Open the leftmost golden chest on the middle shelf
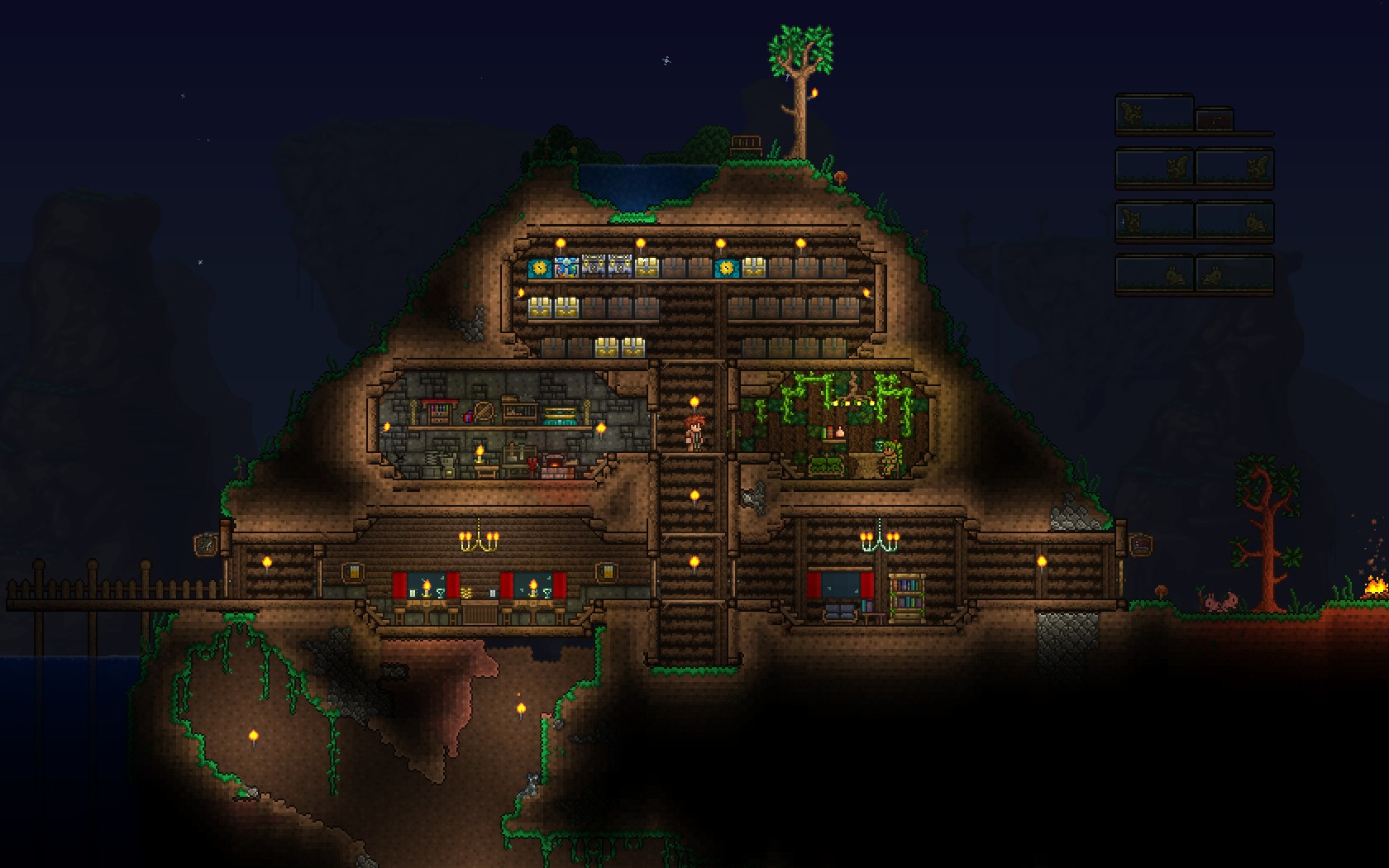1389x868 pixels. (539, 308)
